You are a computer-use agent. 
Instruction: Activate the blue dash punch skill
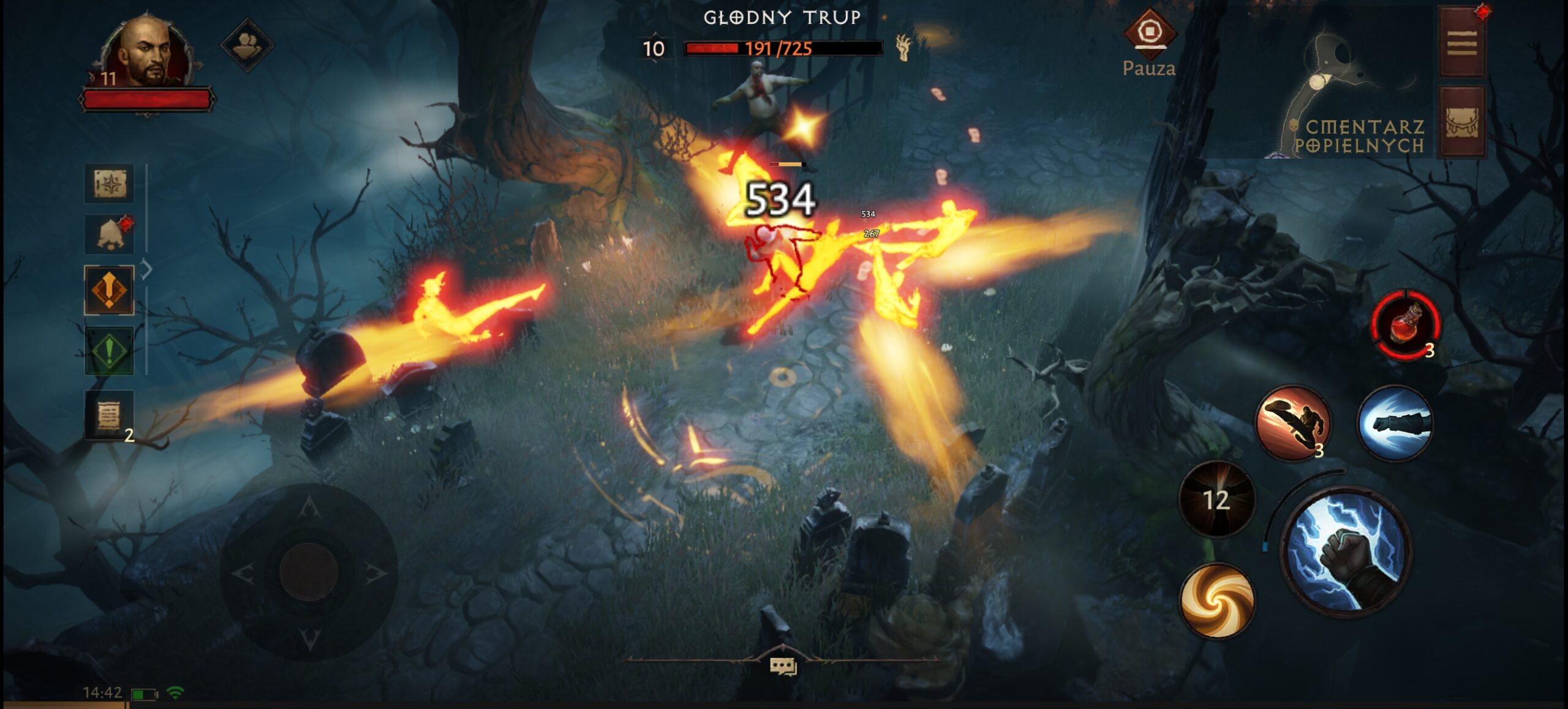(x=1395, y=422)
